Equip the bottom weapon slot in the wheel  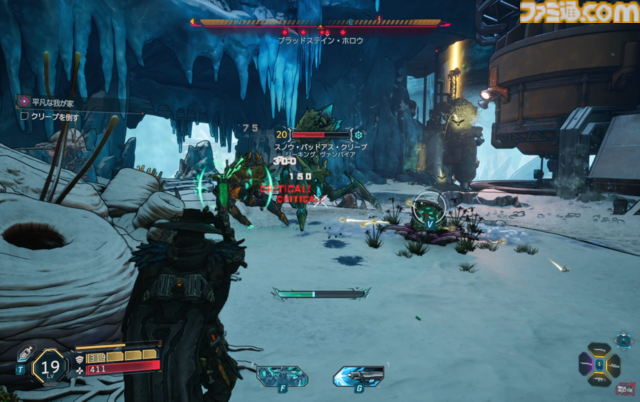click(x=599, y=378)
